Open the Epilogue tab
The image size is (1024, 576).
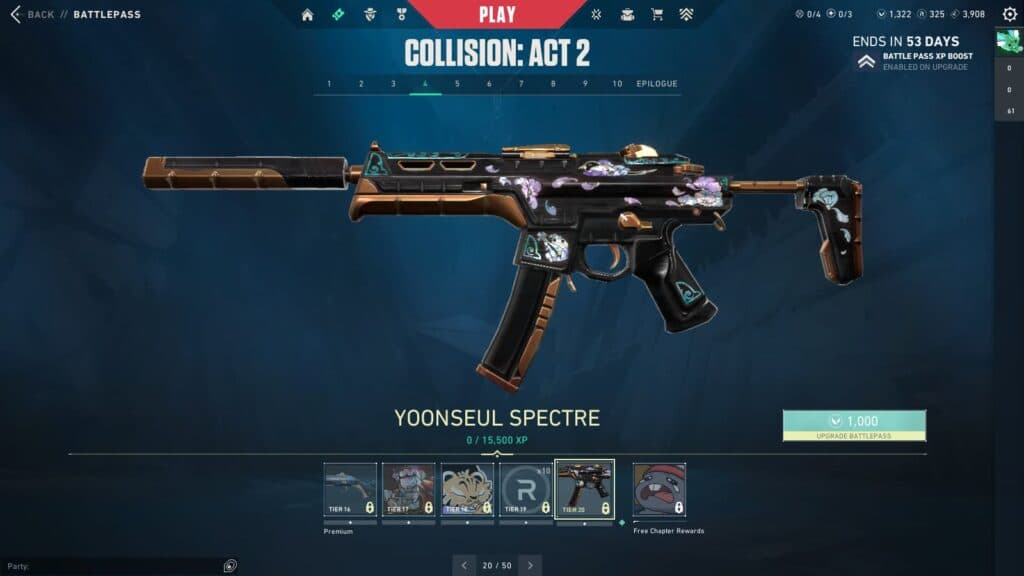point(657,84)
